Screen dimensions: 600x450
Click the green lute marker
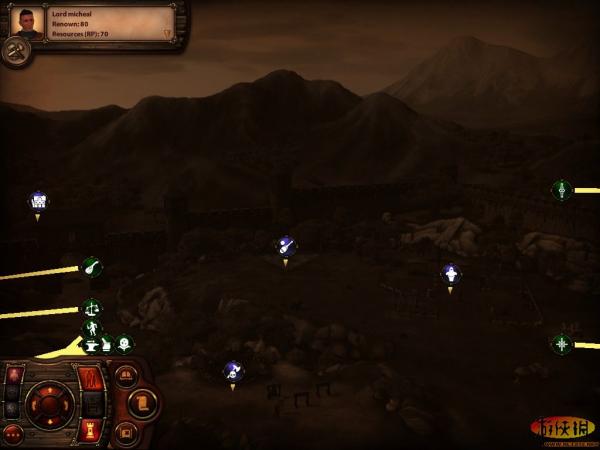91,267
